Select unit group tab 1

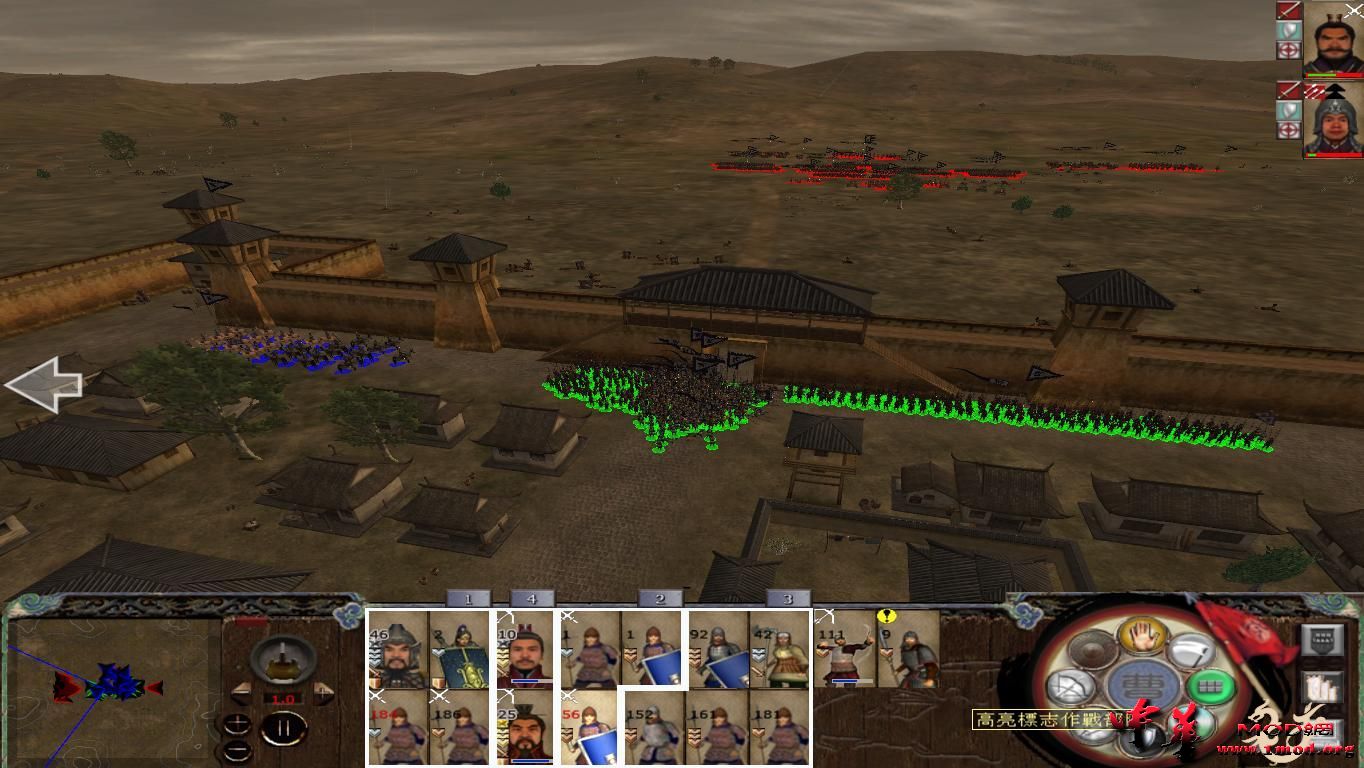[466, 598]
